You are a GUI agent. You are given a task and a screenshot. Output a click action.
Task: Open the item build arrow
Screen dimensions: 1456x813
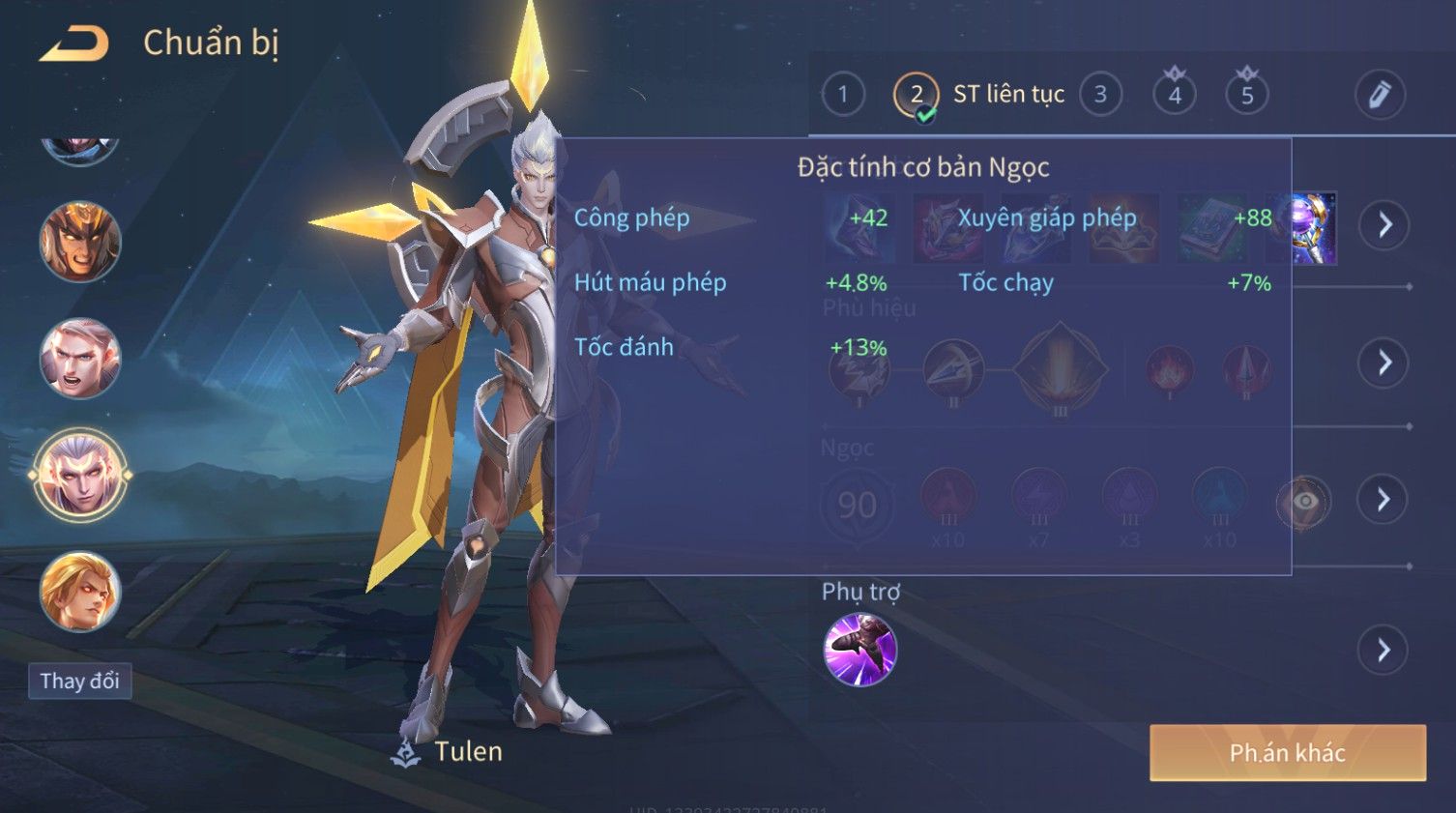click(x=1384, y=225)
